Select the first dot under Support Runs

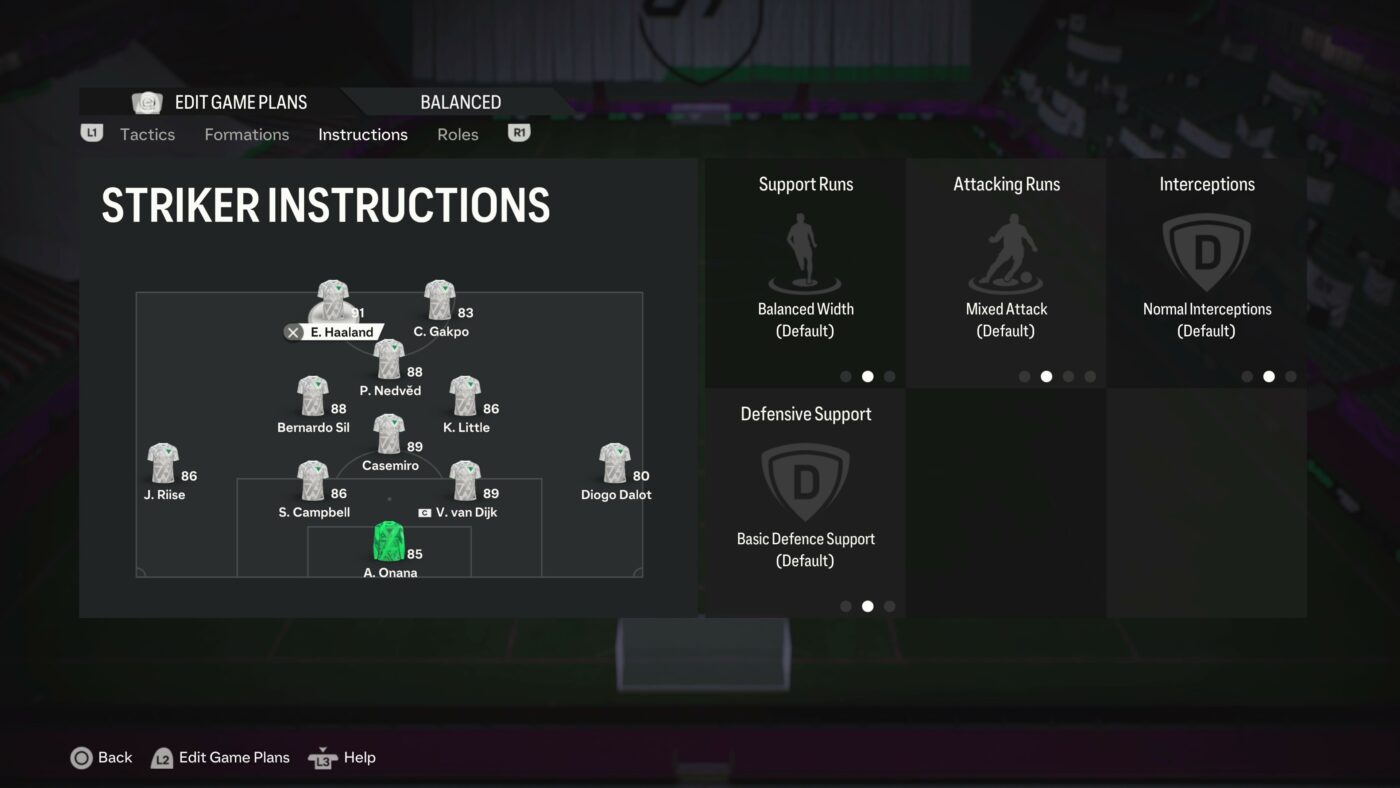pyautogui.click(x=845, y=376)
